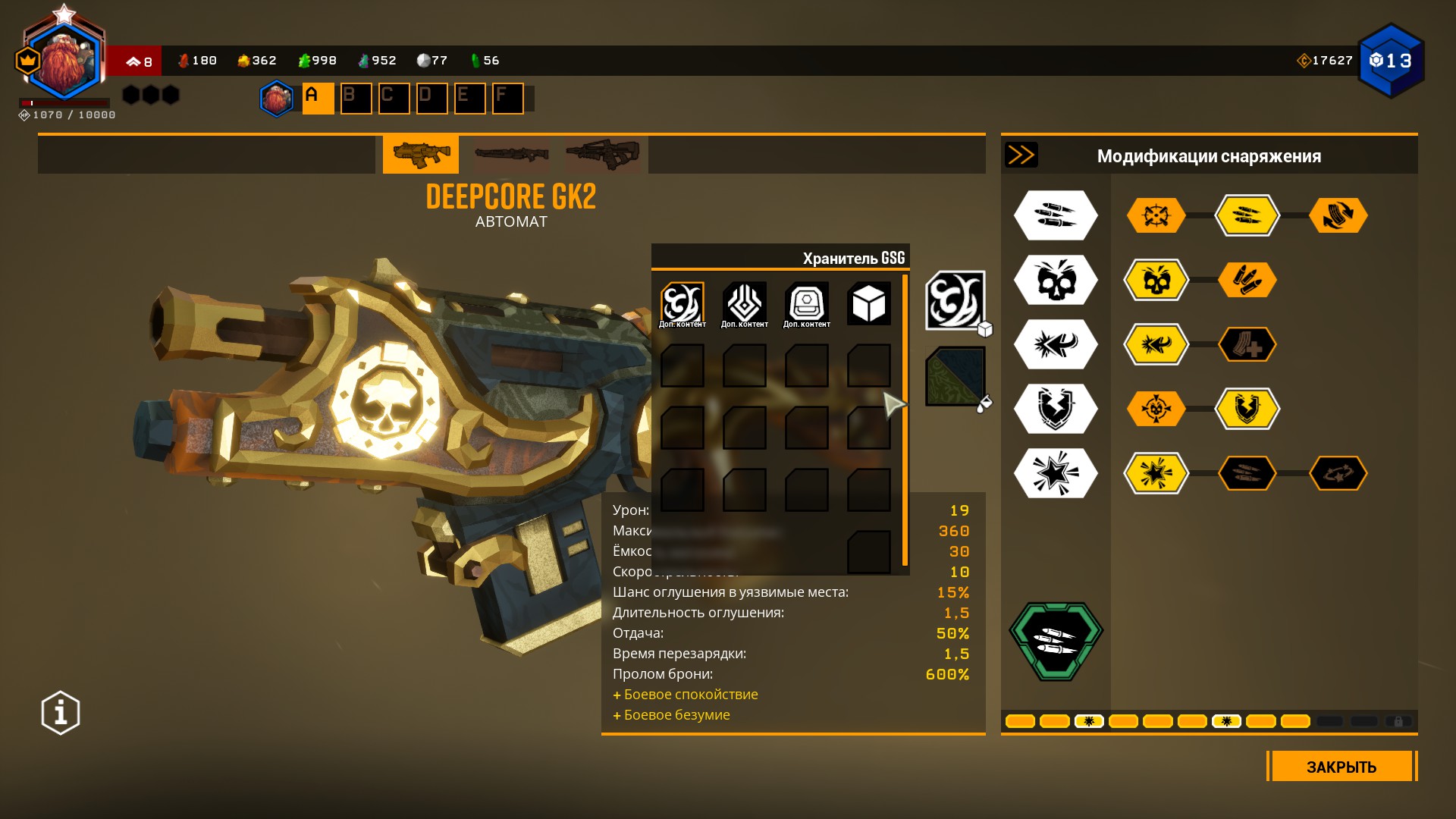Click the dwarf portrait in the top-left

click(64, 62)
